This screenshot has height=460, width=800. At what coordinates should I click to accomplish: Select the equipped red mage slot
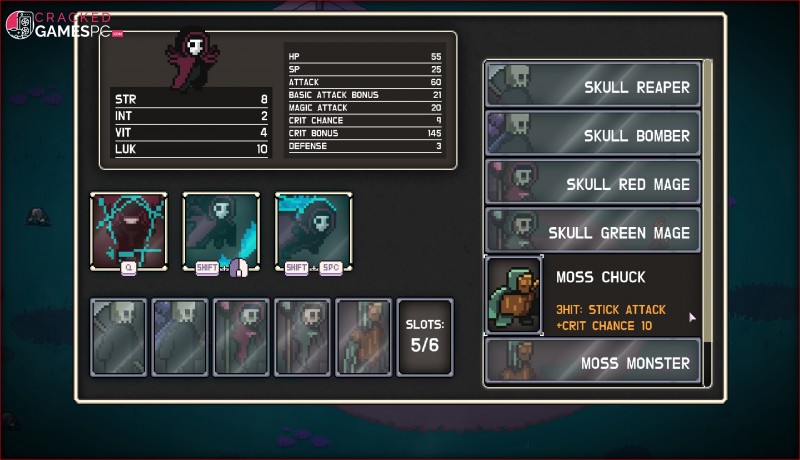(241, 337)
